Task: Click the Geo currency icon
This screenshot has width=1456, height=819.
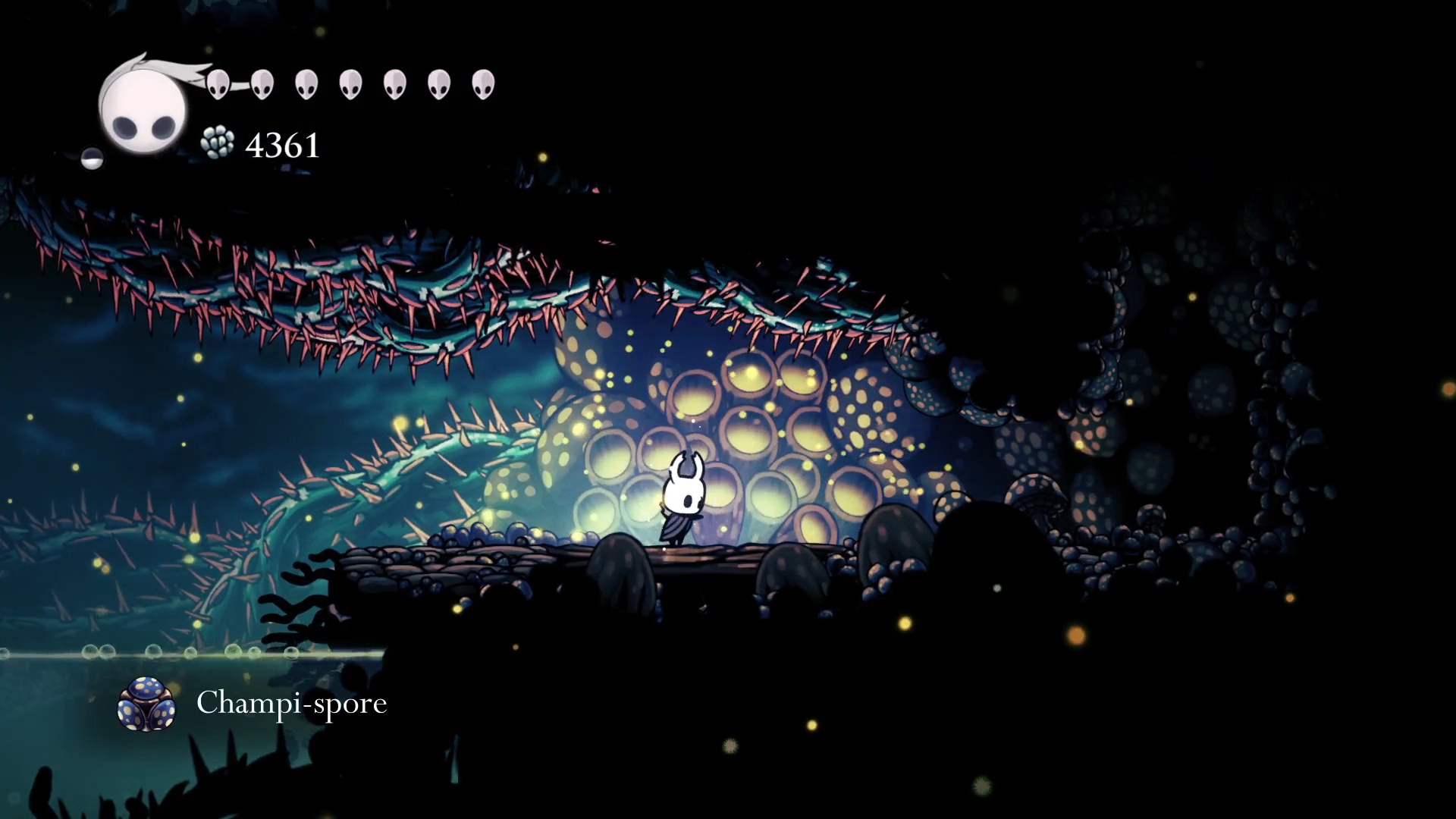Action: (218, 143)
